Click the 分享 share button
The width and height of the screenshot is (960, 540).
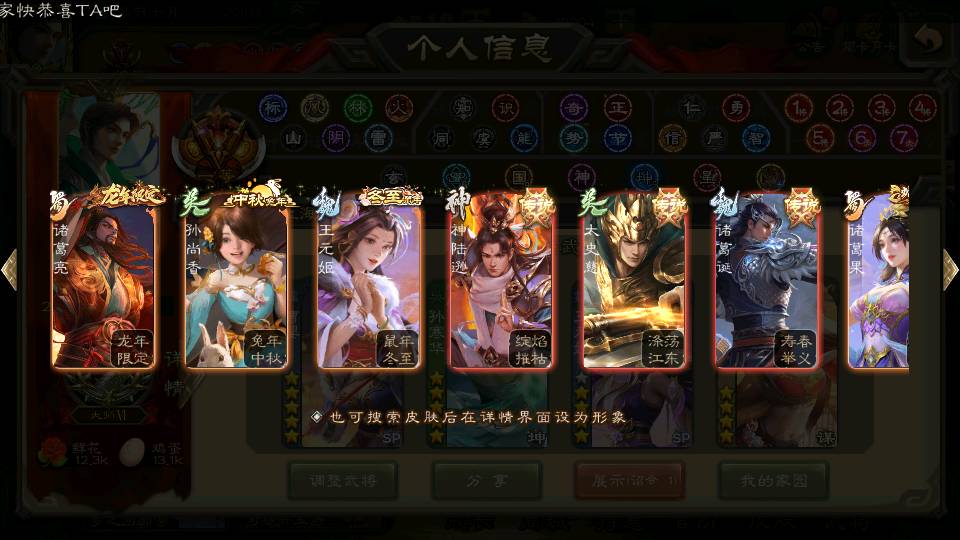[486, 481]
